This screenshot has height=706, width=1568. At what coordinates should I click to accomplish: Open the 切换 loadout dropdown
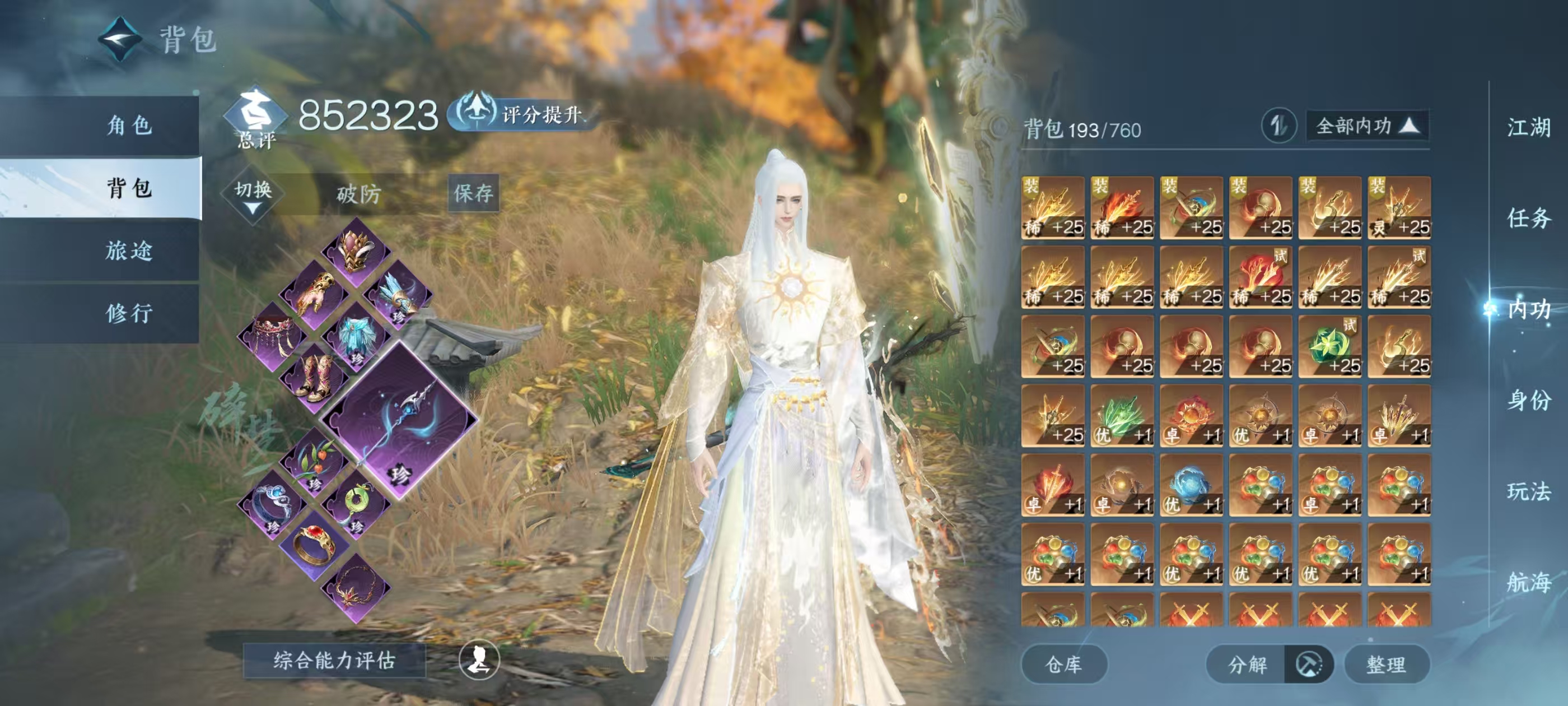point(253,195)
